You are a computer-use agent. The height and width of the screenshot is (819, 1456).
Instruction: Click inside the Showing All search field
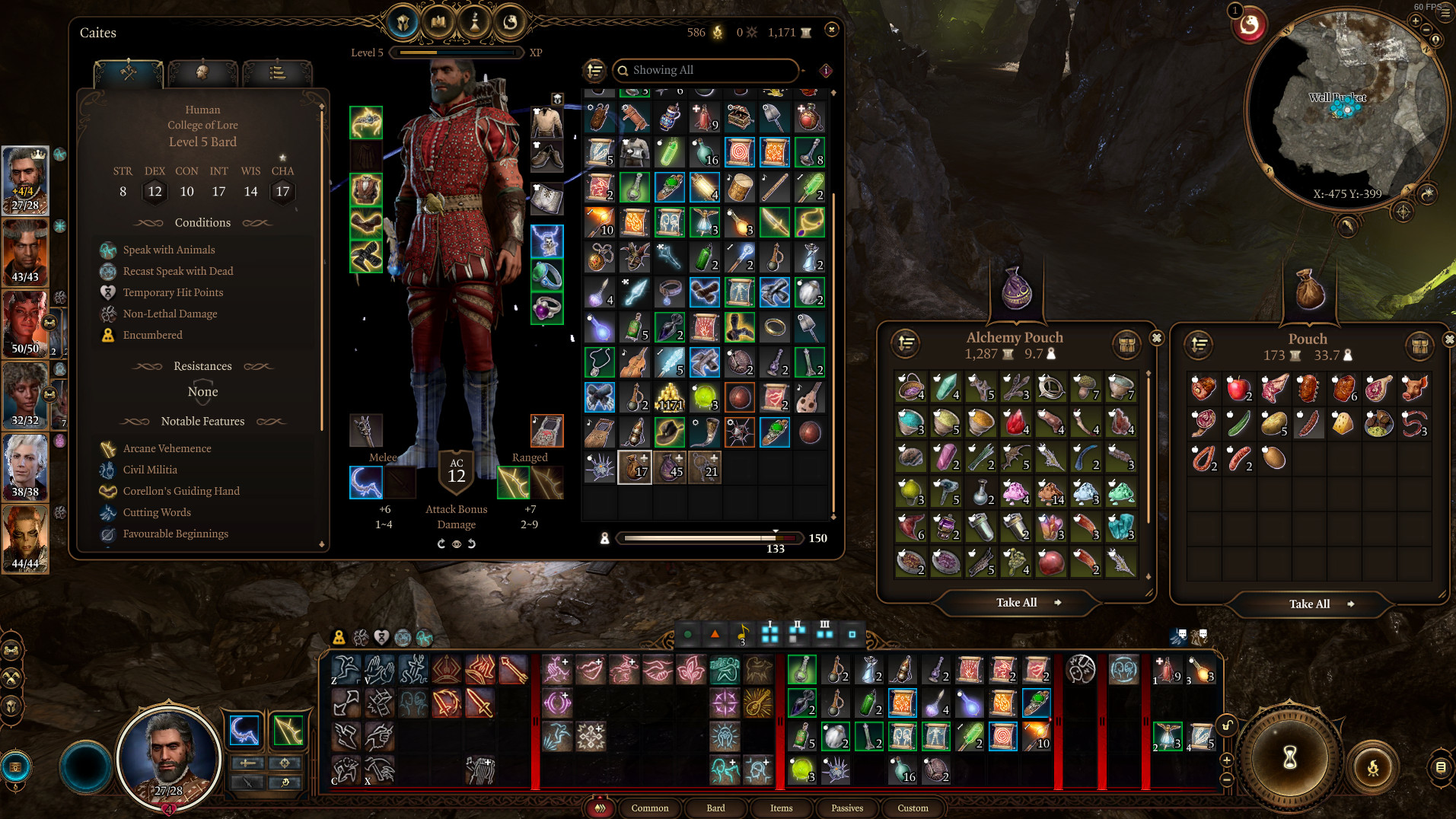pyautogui.click(x=700, y=70)
